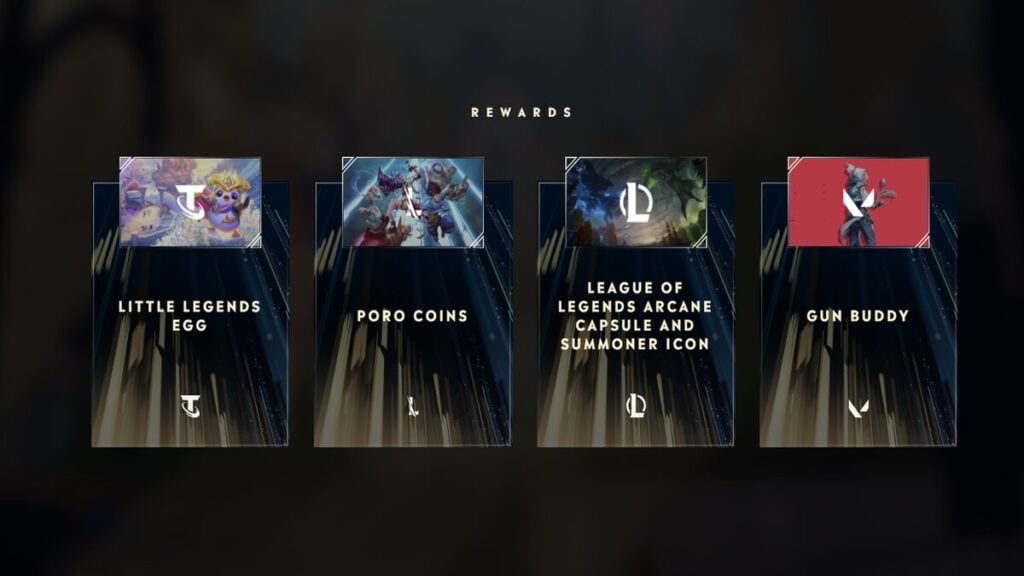Click the red Valorant artwork thumbnail
The width and height of the screenshot is (1024, 576).
pyautogui.click(x=858, y=202)
